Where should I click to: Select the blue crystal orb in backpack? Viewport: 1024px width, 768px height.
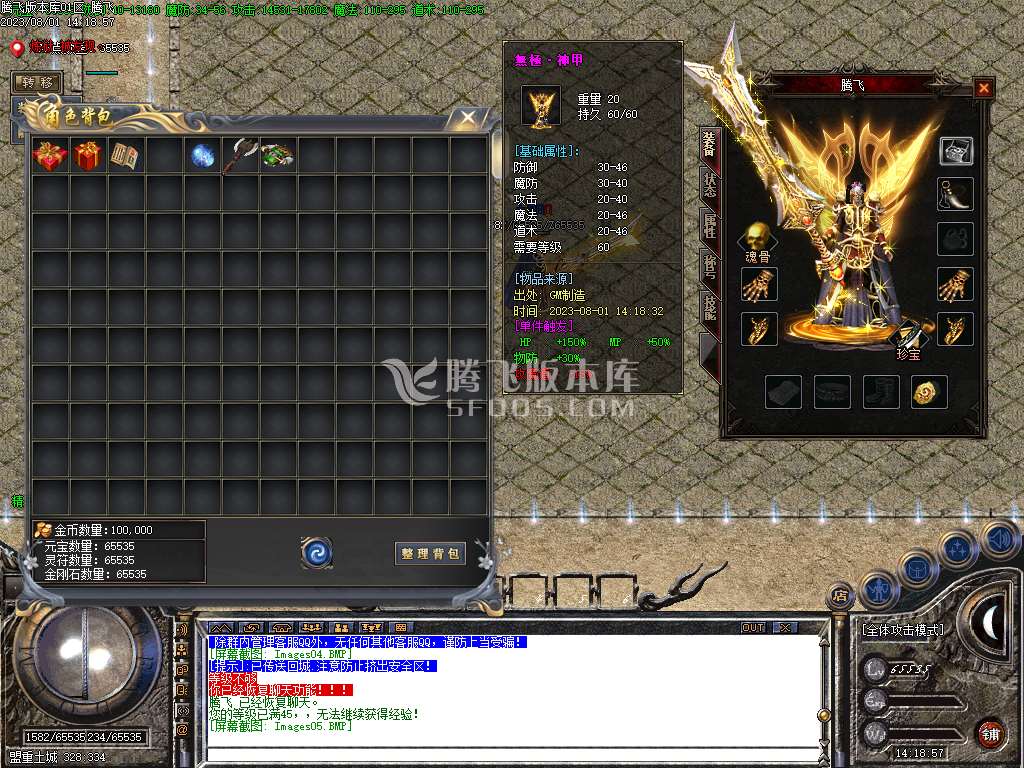pyautogui.click(x=203, y=156)
